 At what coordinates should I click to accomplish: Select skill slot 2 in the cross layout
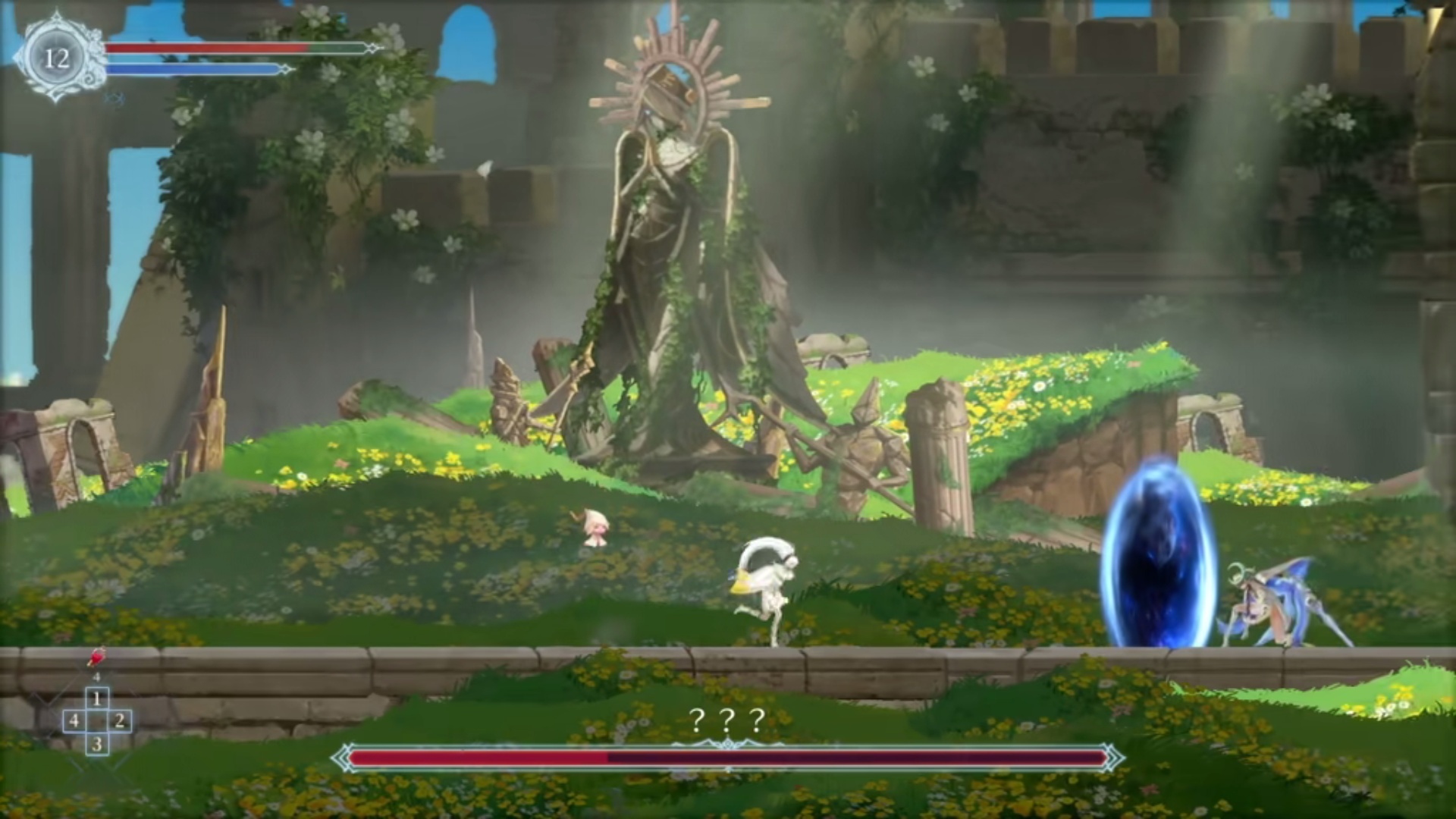[119, 721]
